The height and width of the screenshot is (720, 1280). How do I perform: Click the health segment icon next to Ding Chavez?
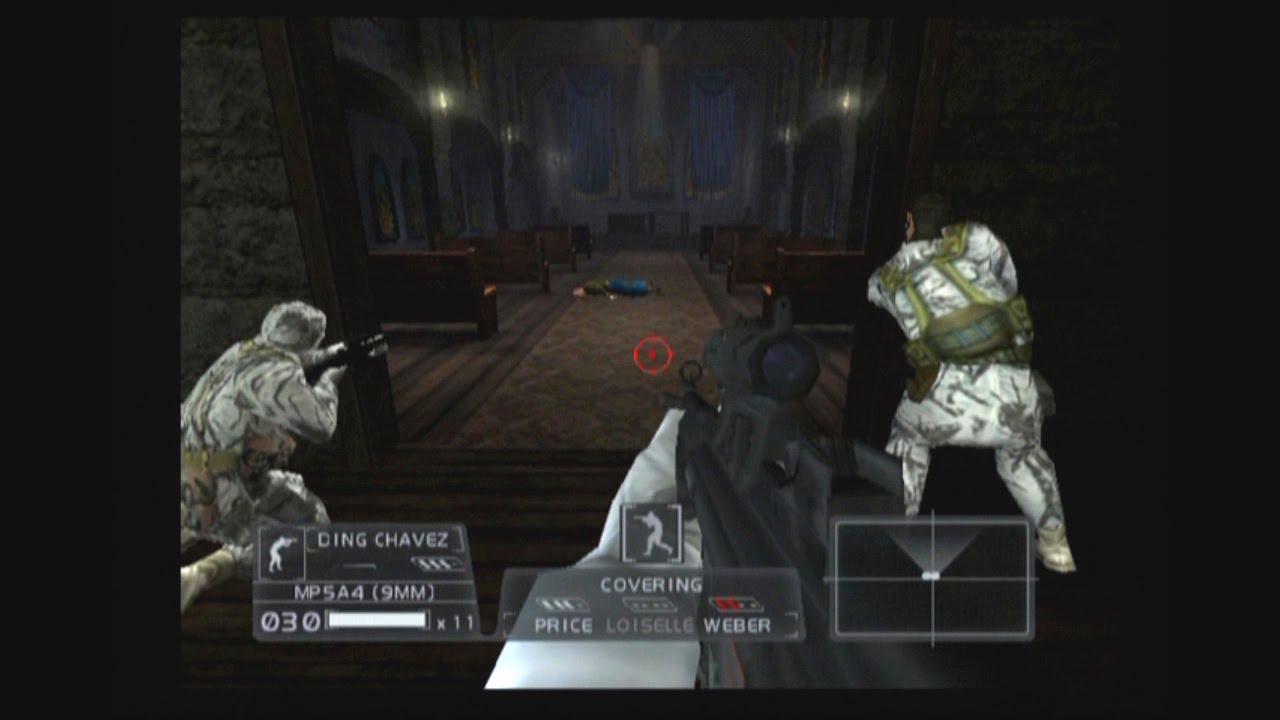437,562
